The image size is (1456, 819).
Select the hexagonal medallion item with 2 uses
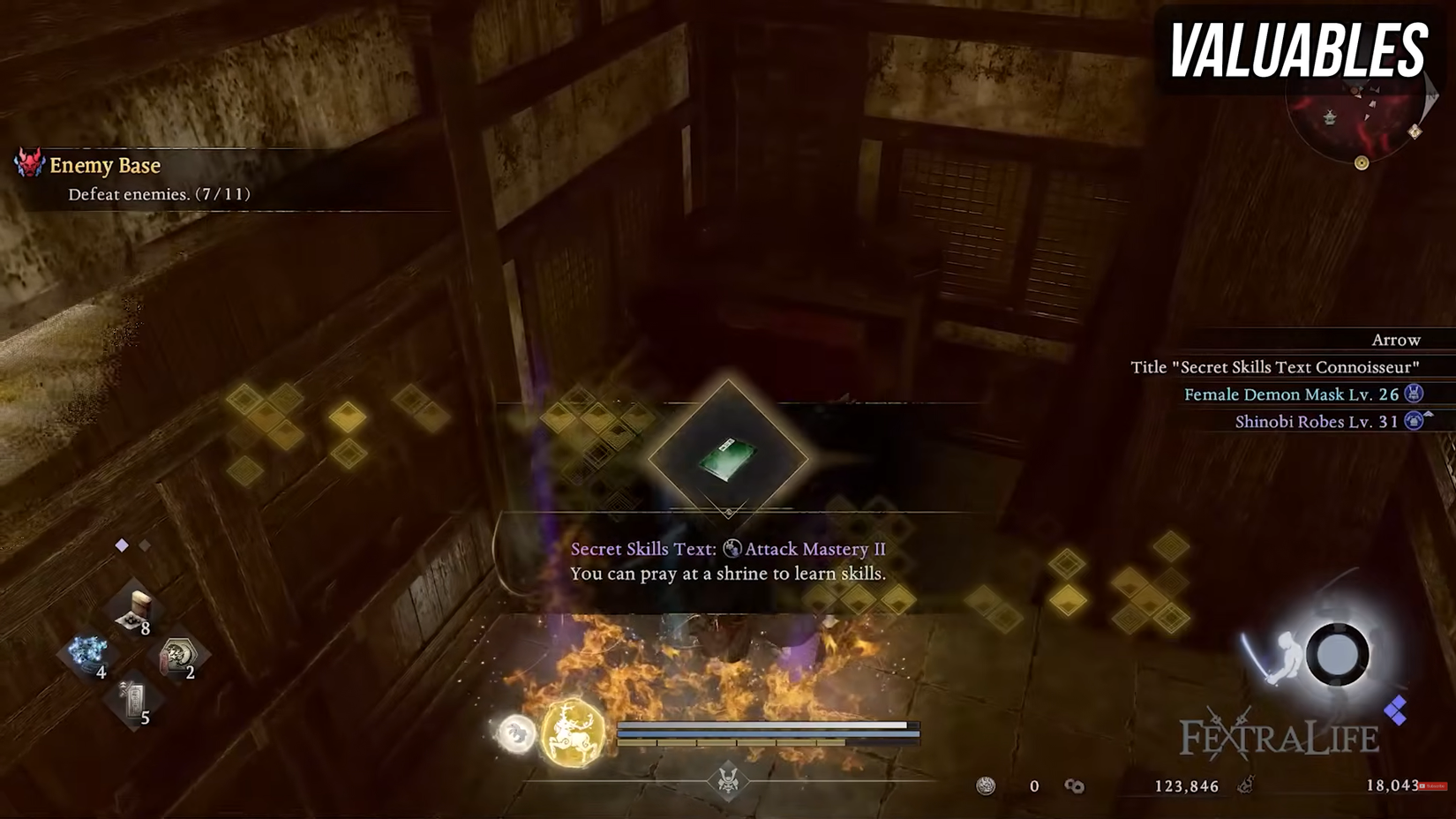[180, 653]
